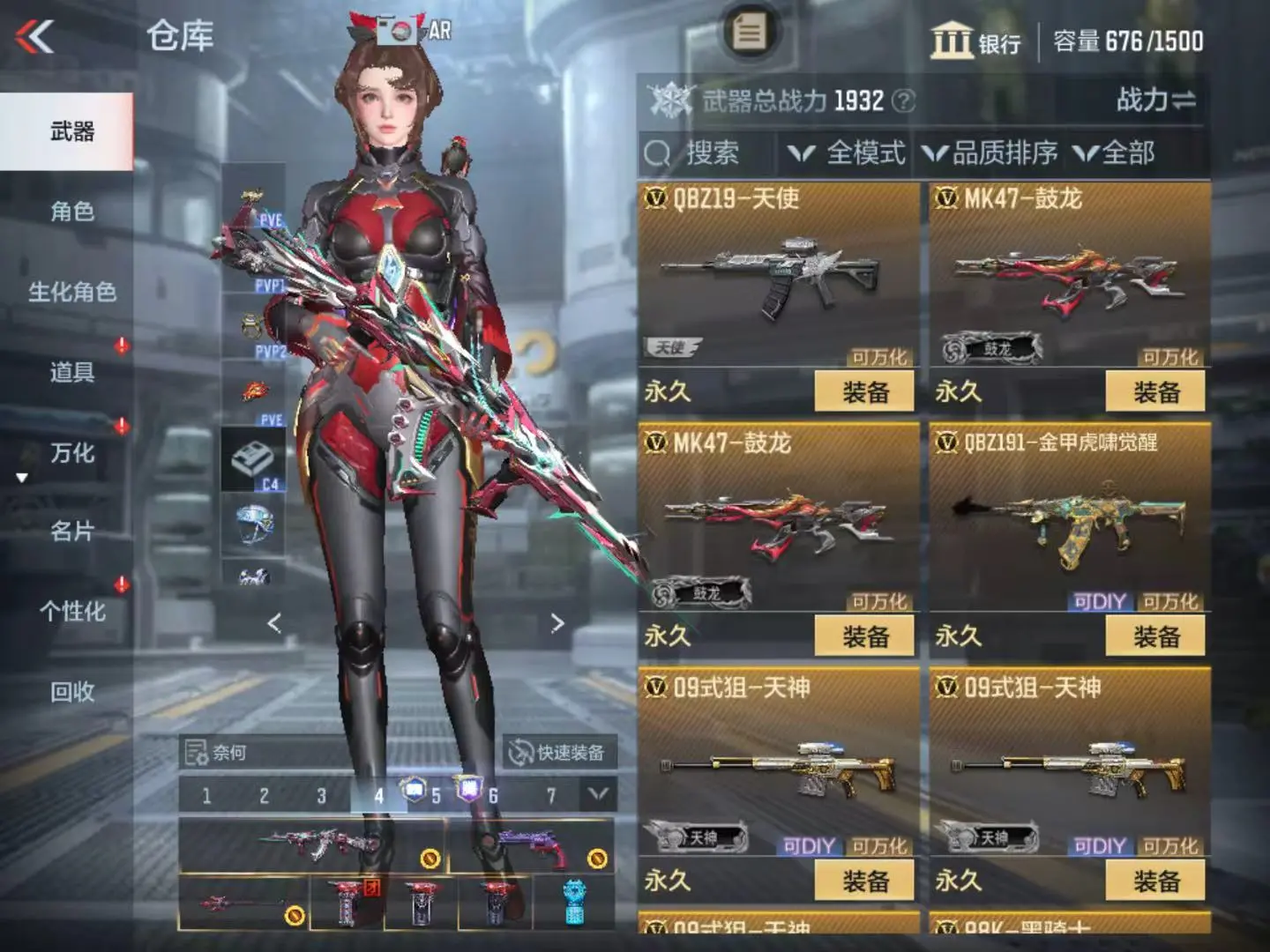Show the next character page arrow
Viewport: 1270px width, 952px height.
click(557, 623)
